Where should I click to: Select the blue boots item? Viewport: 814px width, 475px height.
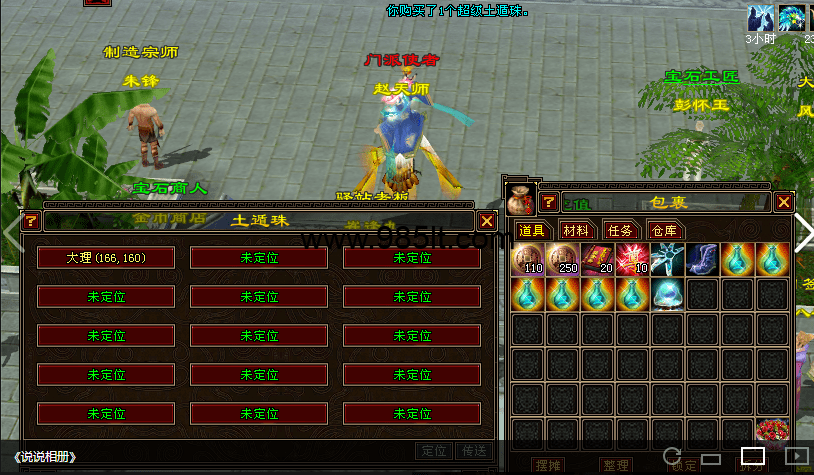click(703, 260)
